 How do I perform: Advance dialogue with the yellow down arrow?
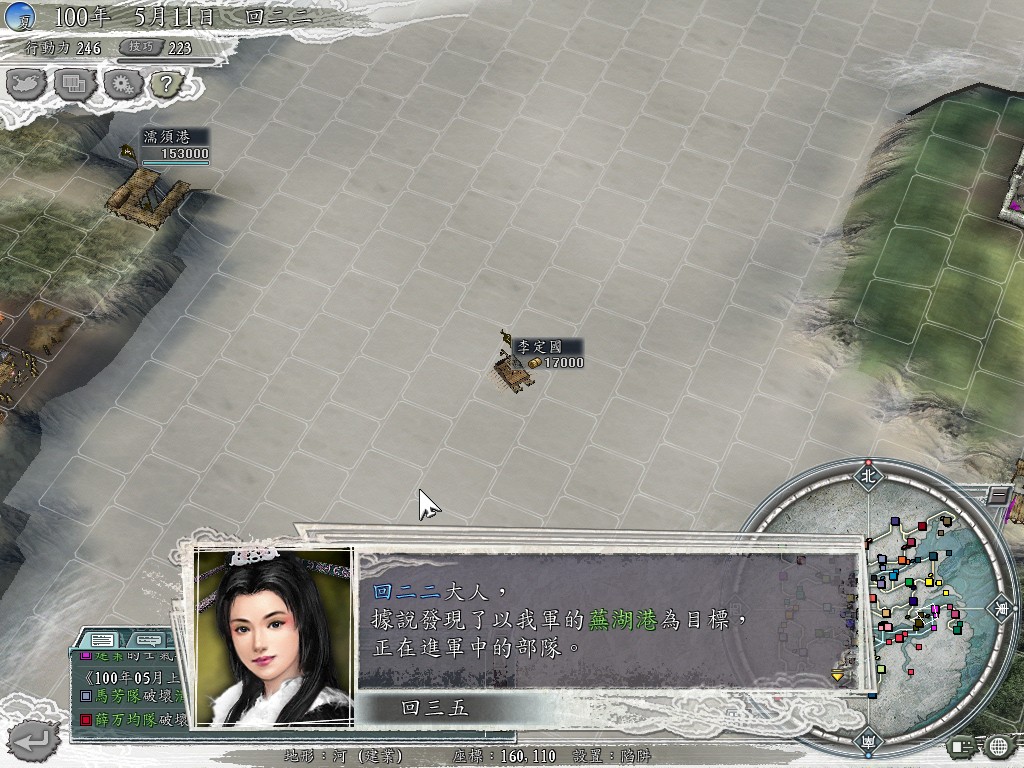[x=838, y=676]
